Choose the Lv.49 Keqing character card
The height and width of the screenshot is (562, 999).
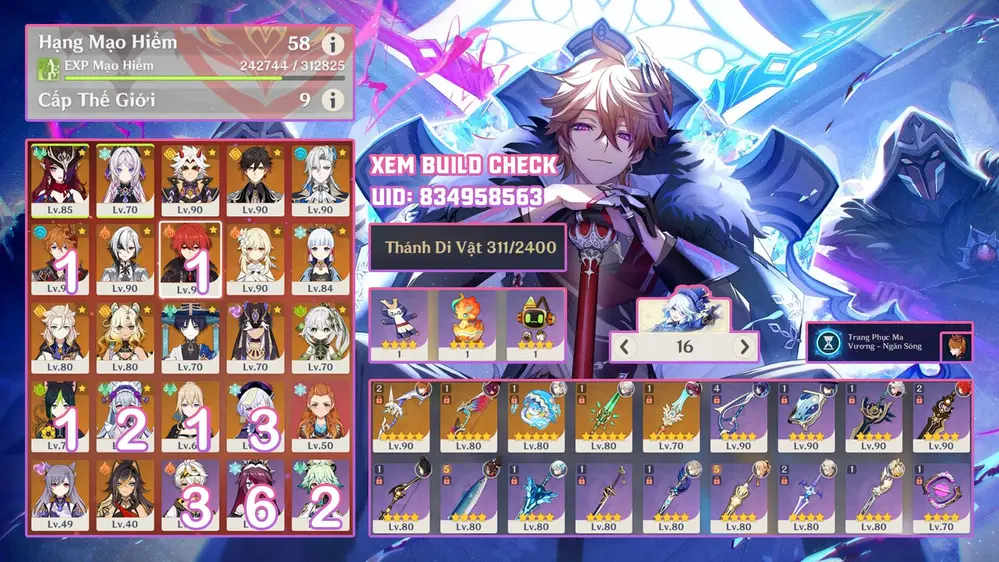click(x=58, y=495)
